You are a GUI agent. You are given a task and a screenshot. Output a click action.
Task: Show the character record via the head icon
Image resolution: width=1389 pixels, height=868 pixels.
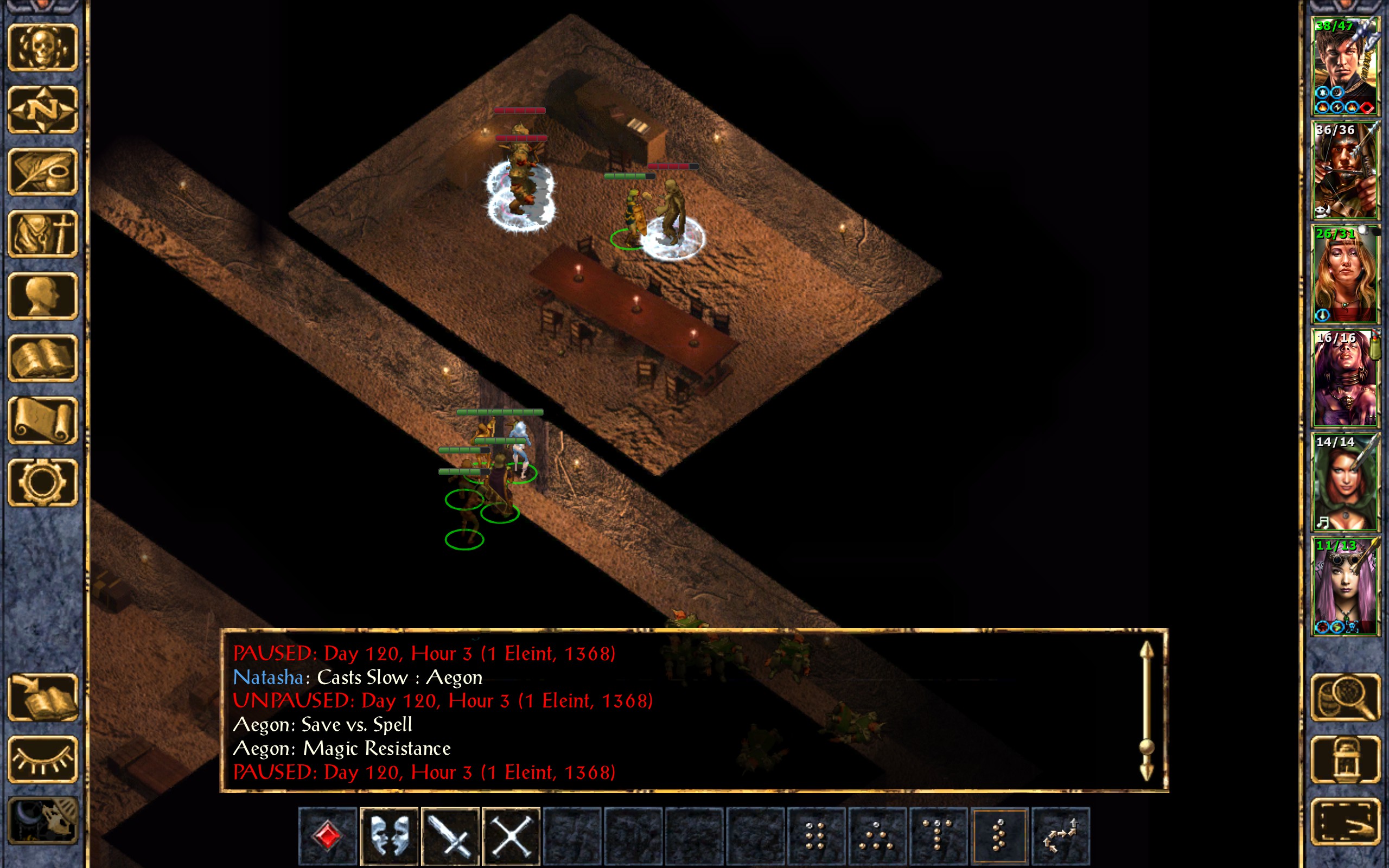click(42, 296)
